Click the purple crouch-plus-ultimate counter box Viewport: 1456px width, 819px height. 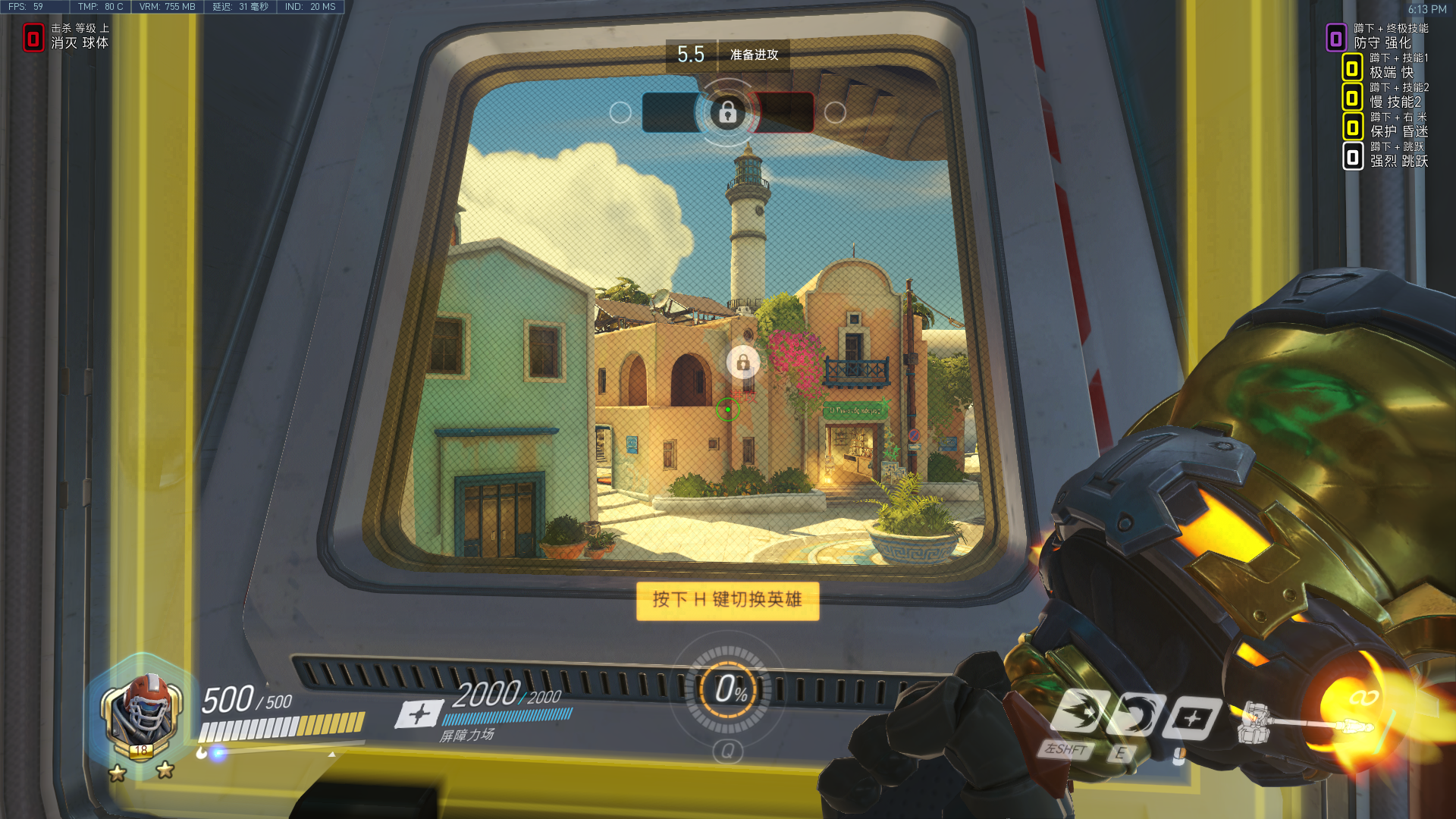1335,38
